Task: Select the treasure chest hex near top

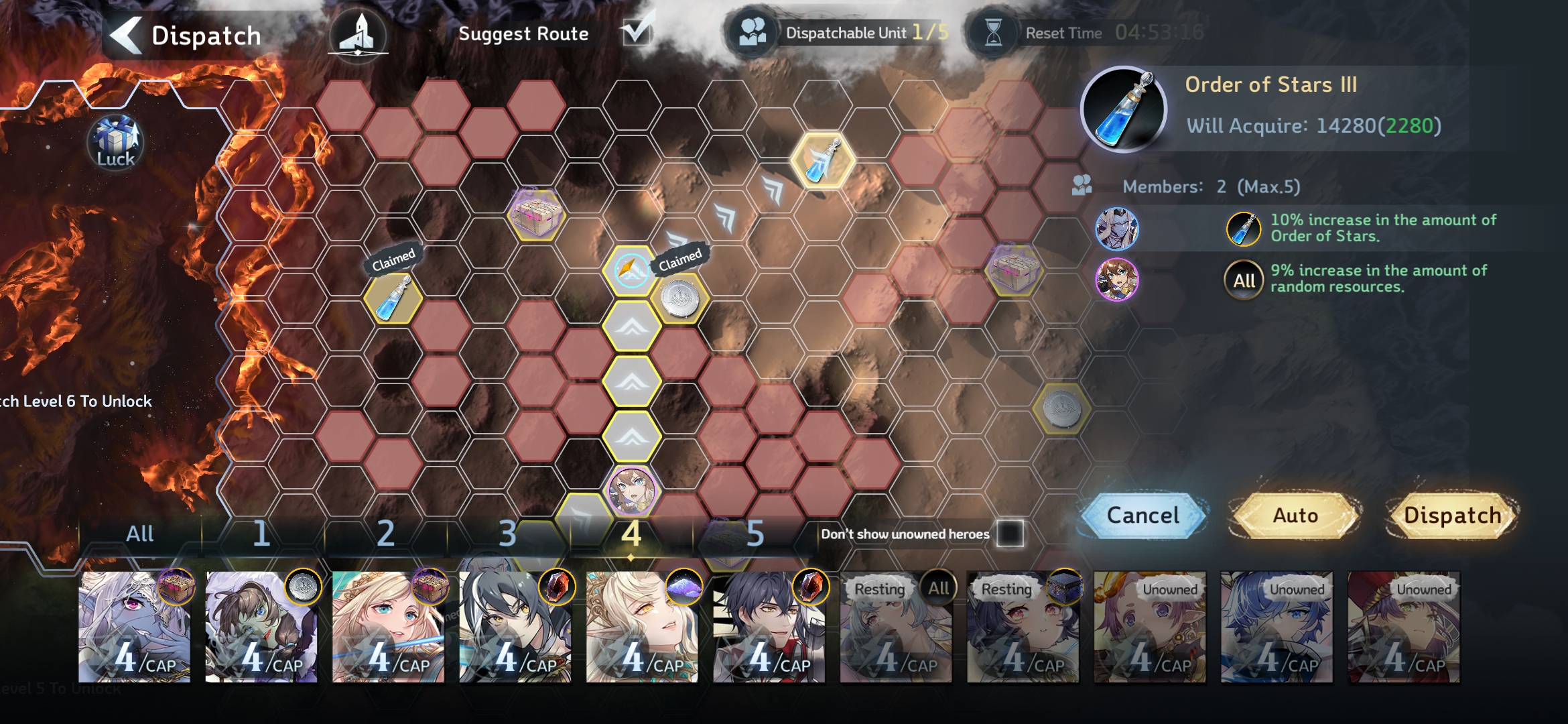Action: click(535, 215)
